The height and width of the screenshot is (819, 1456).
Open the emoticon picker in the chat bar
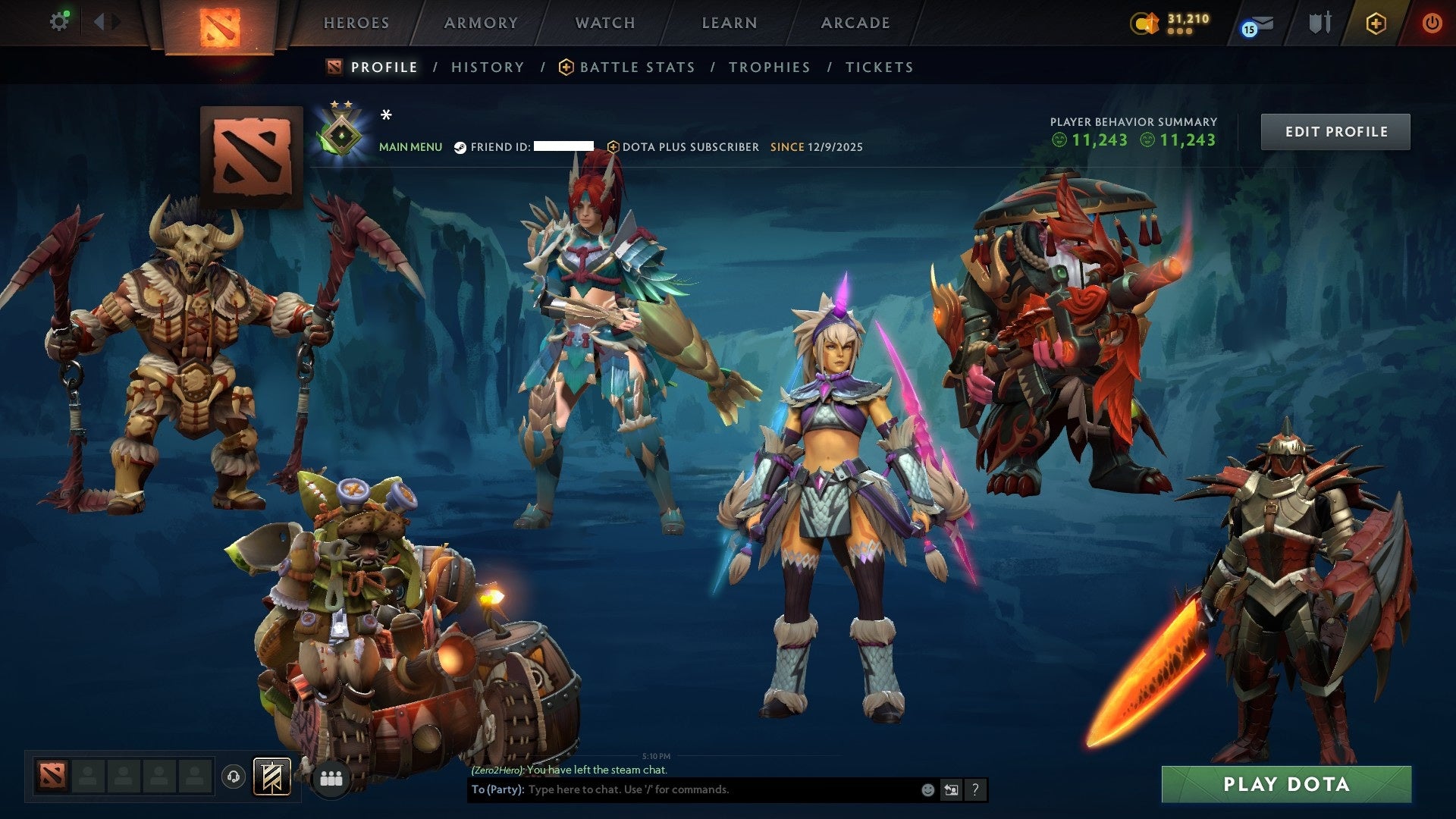927,789
